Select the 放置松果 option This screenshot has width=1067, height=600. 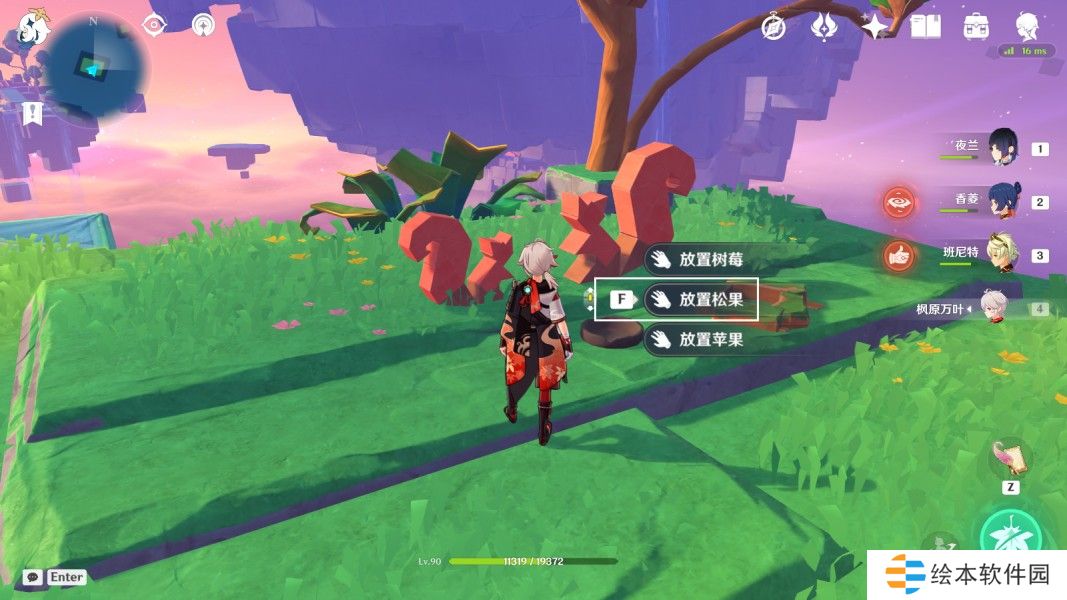tap(700, 299)
